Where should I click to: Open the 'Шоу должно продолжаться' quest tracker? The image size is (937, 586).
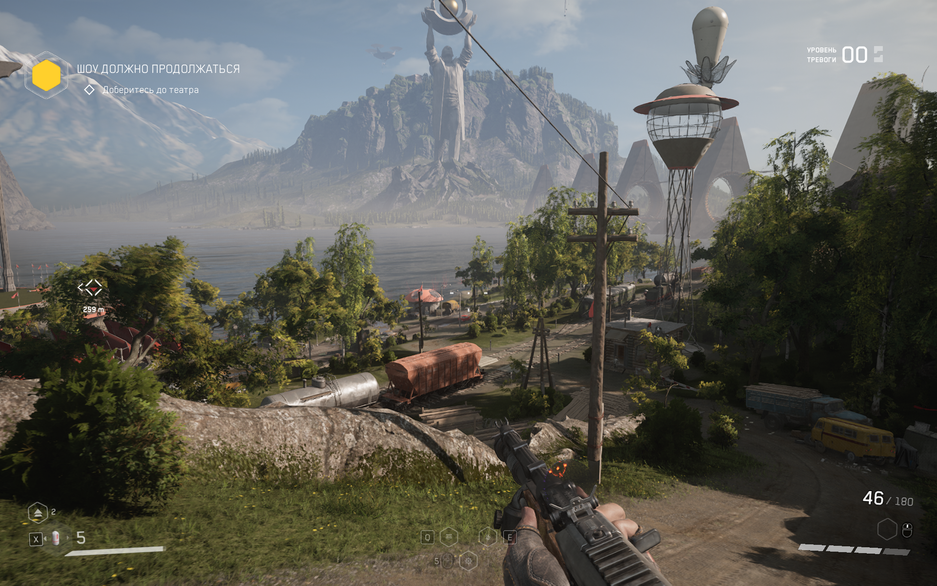tap(158, 69)
